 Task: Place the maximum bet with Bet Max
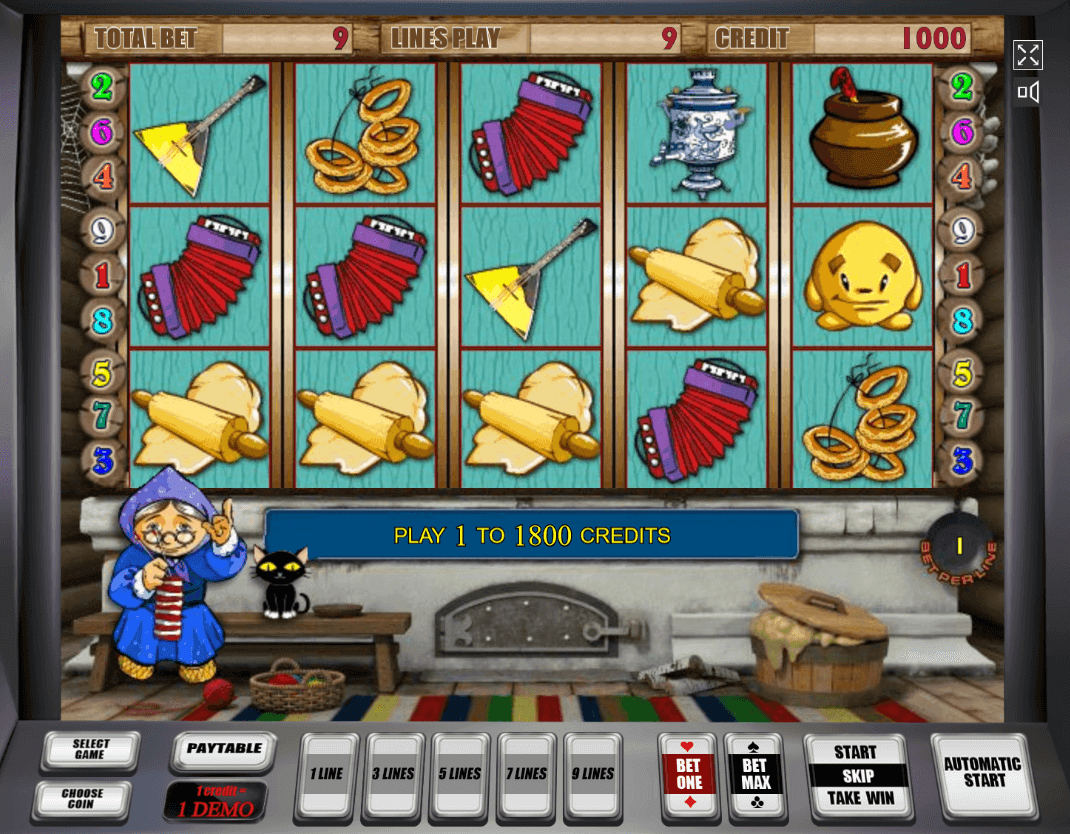click(755, 775)
